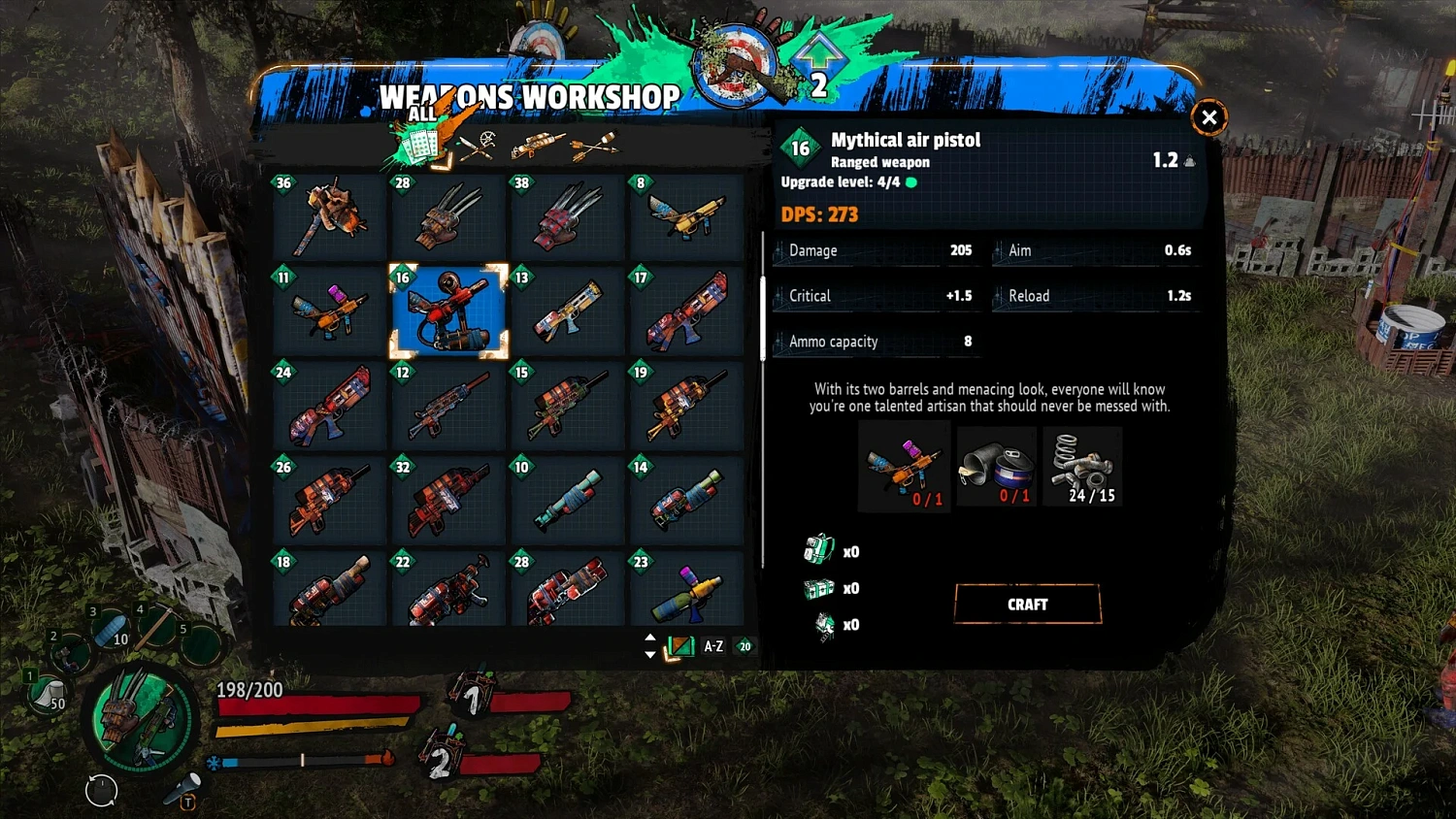
Task: Filter by crossed arrows ammo tab
Action: (x=594, y=146)
